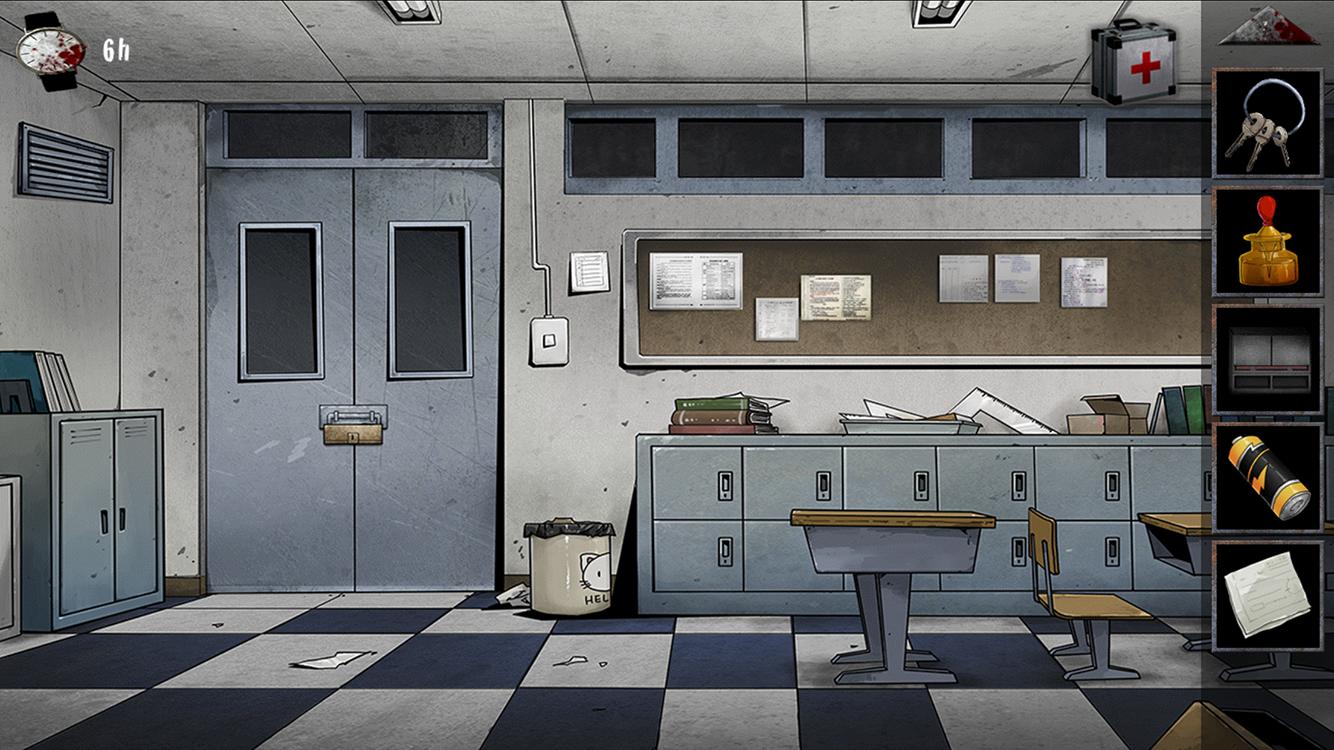Choose the orange ink bottle item
The image size is (1334, 750).
(x=1267, y=241)
